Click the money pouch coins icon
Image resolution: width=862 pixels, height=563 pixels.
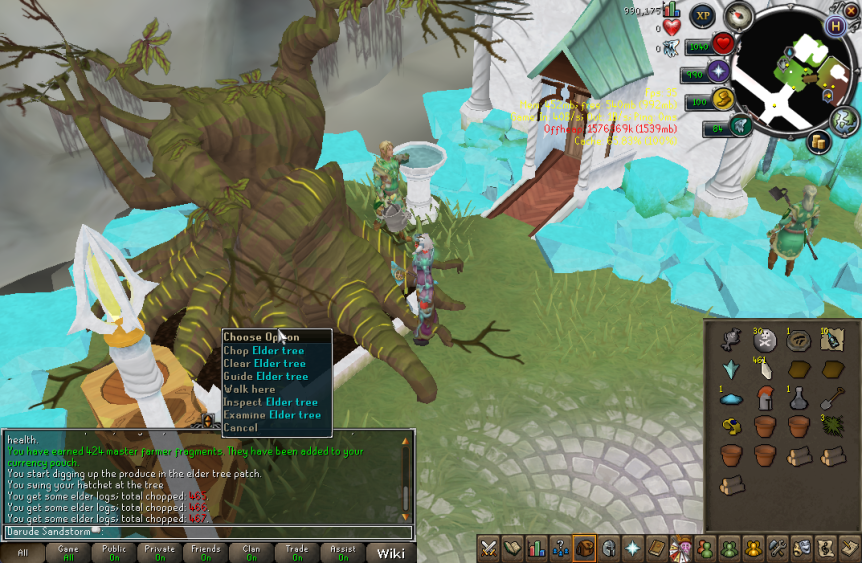tap(817, 142)
